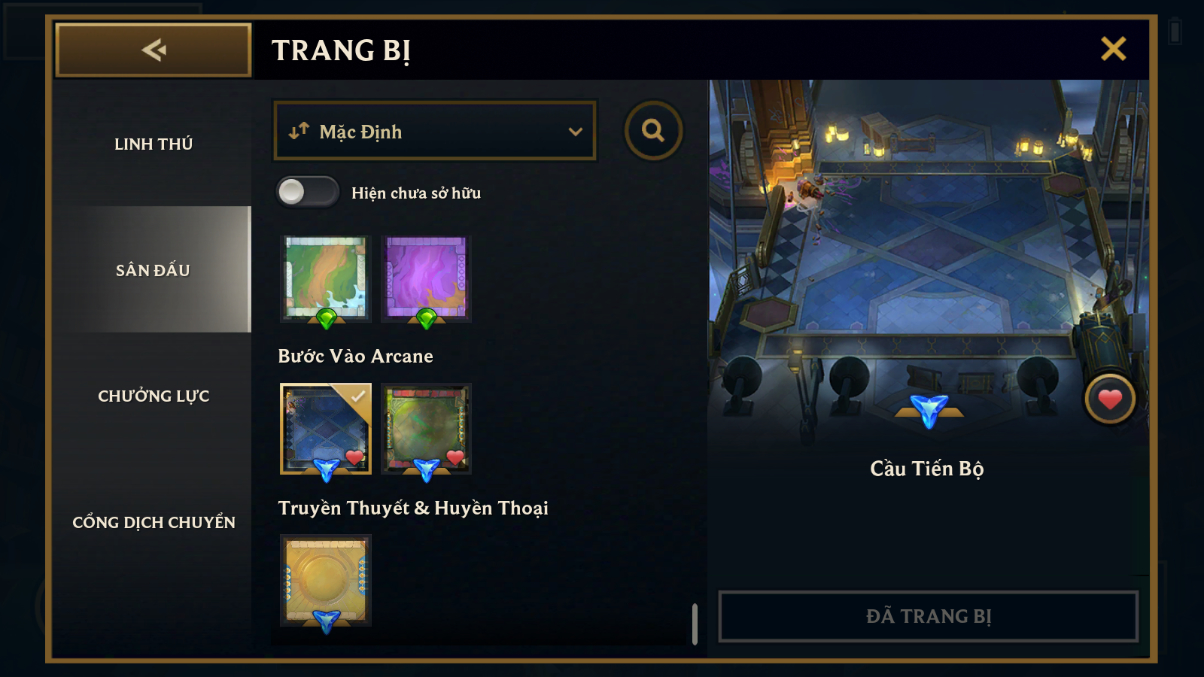
Task: Close the Trang Bị window
Action: [1113, 49]
